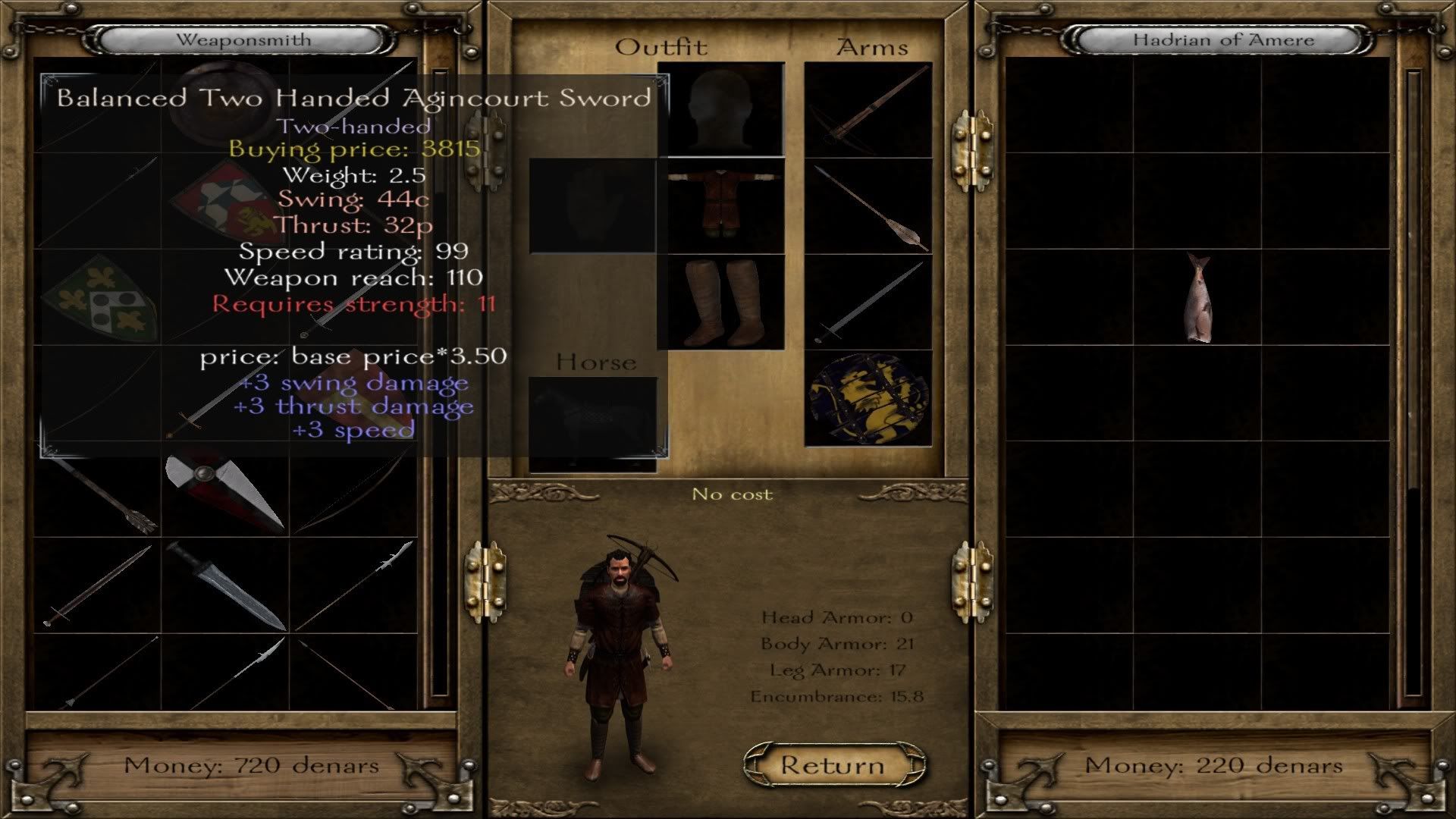The height and width of the screenshot is (819, 1456).
Task: Select the equipped crossbow slot
Action: click(868, 110)
